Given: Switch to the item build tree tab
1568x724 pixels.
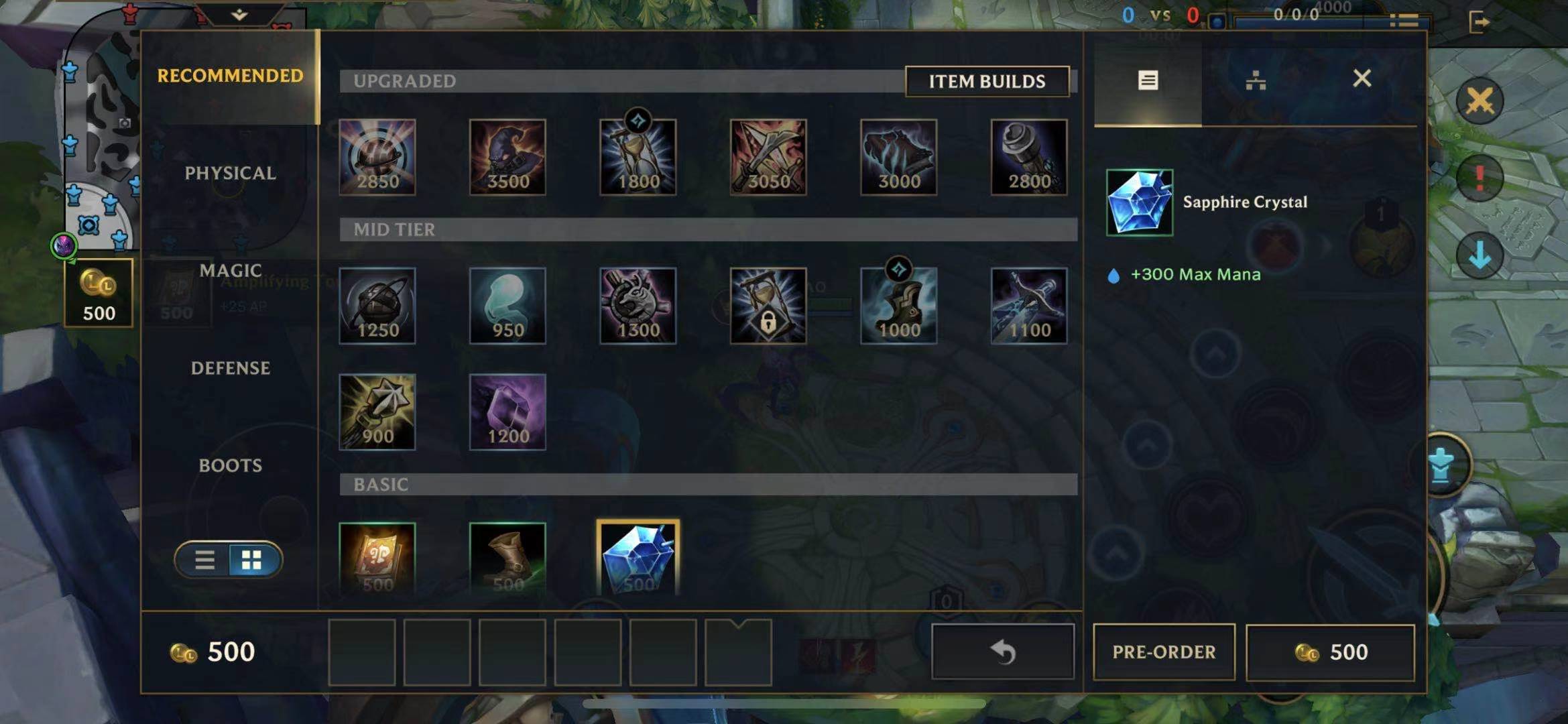Looking at the screenshot, I should (1255, 80).
